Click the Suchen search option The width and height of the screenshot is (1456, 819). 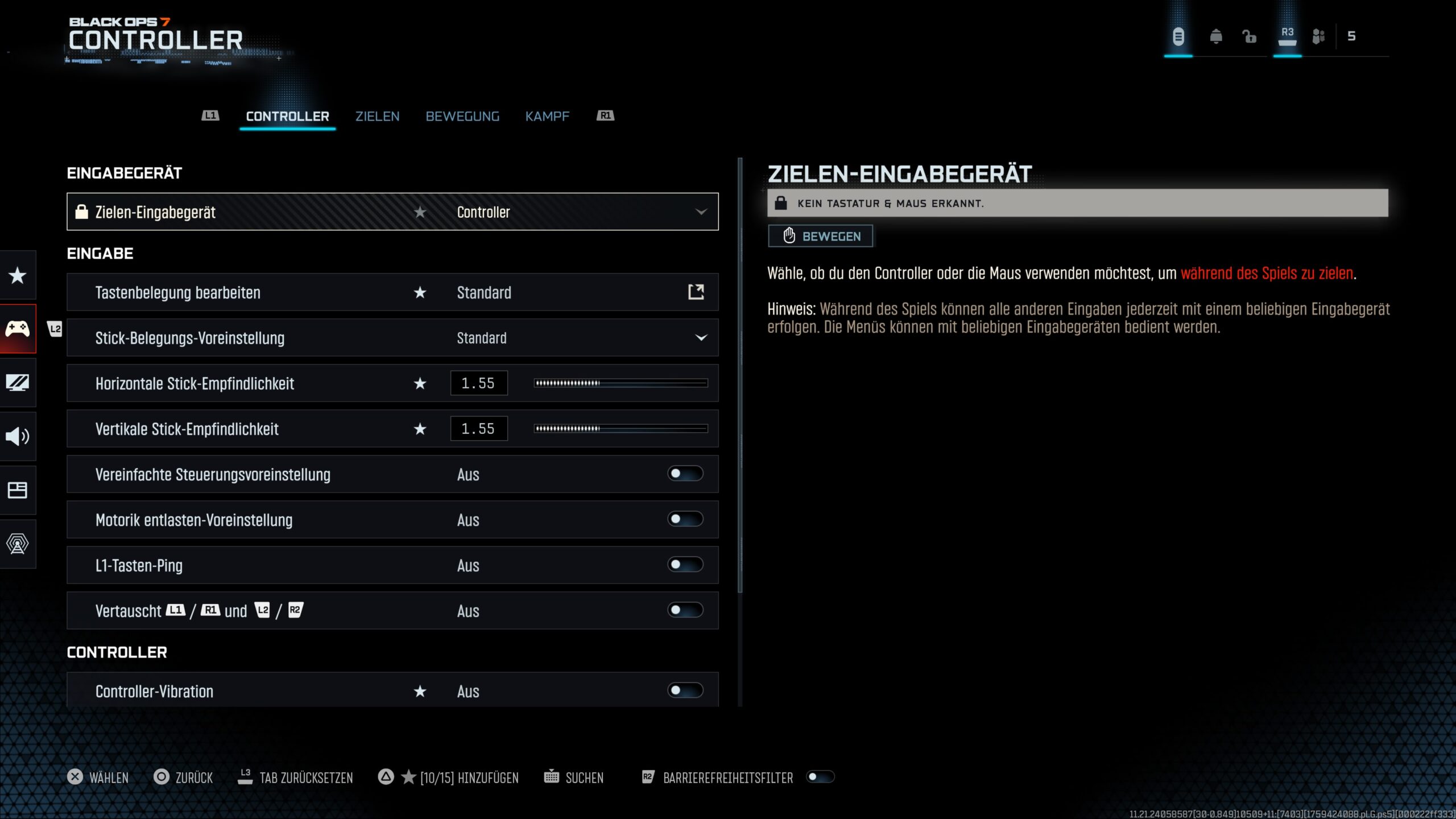(x=574, y=777)
